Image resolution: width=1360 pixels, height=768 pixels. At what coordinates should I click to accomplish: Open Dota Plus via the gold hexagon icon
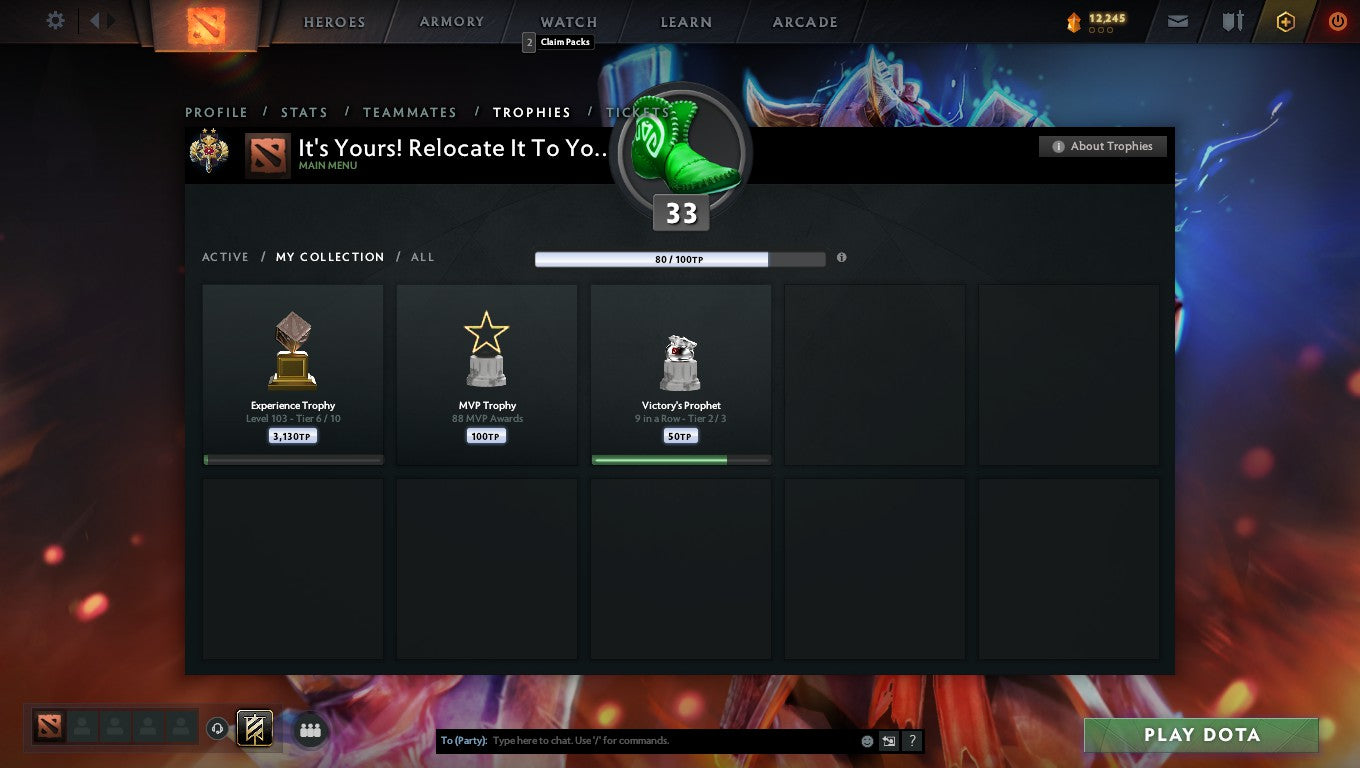1286,20
